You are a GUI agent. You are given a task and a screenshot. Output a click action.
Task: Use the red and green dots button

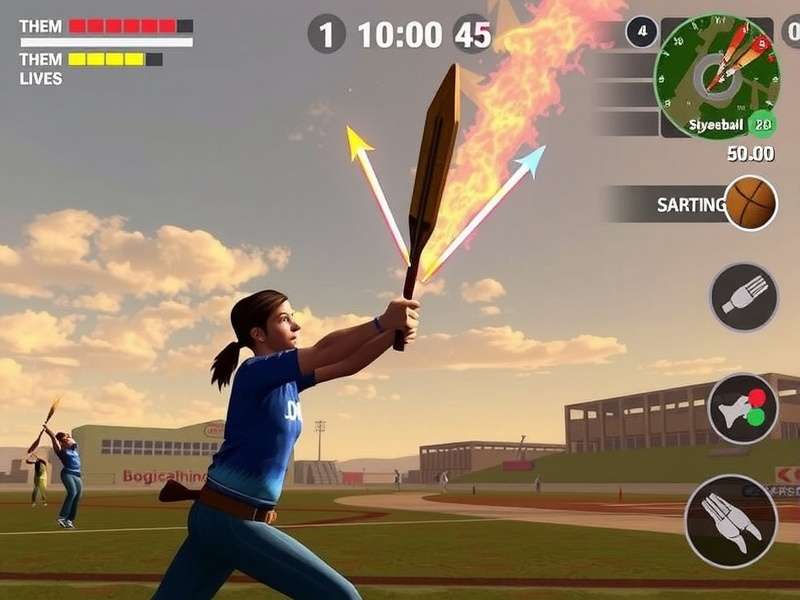tap(743, 408)
